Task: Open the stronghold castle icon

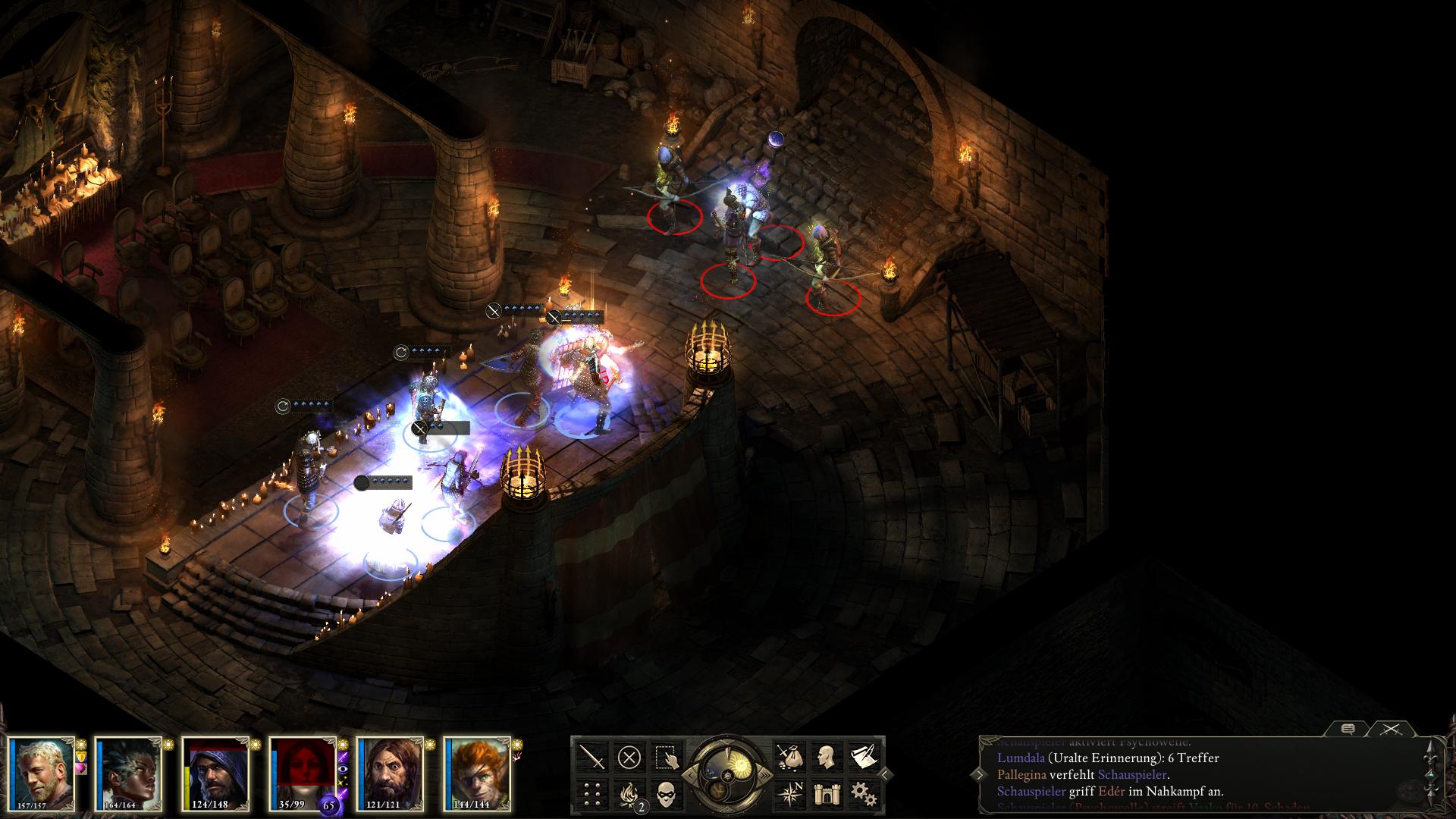Action: [x=825, y=793]
